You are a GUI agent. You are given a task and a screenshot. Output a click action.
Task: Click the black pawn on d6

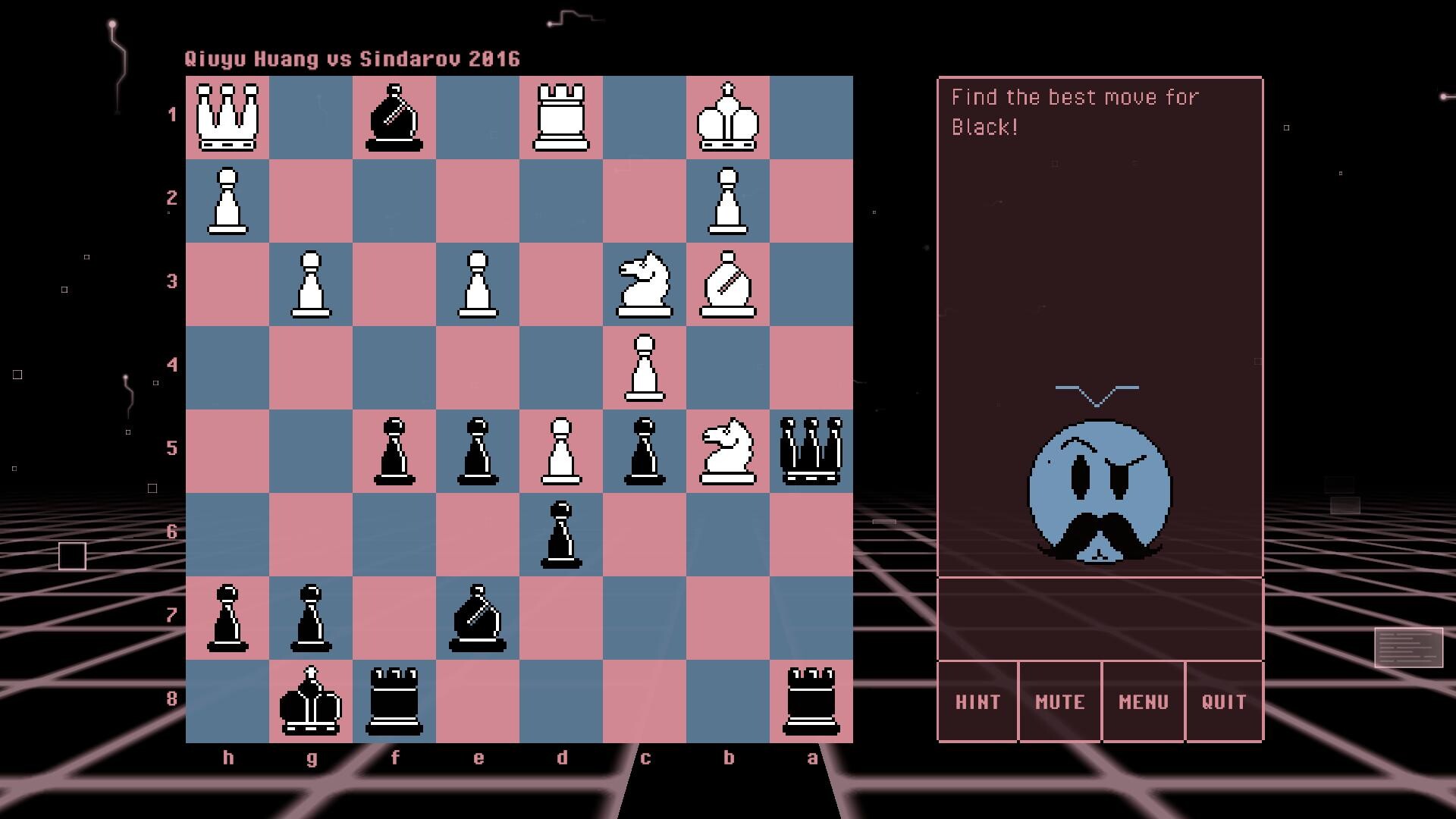[x=561, y=535]
